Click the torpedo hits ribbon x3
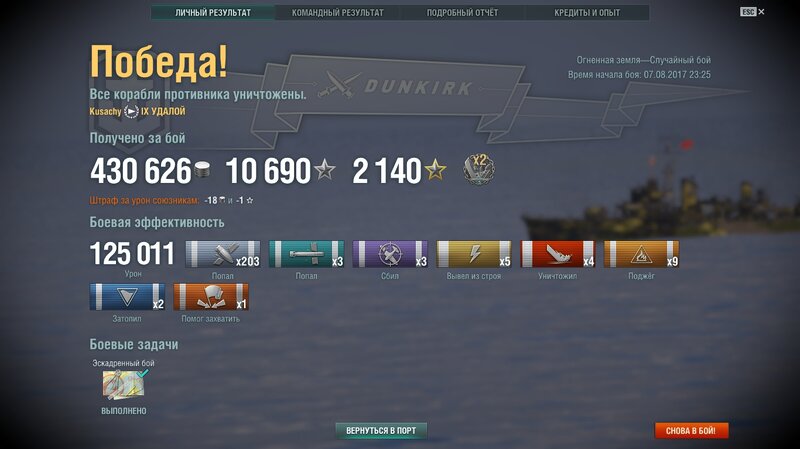Image resolution: width=800 pixels, height=449 pixels. click(x=306, y=254)
